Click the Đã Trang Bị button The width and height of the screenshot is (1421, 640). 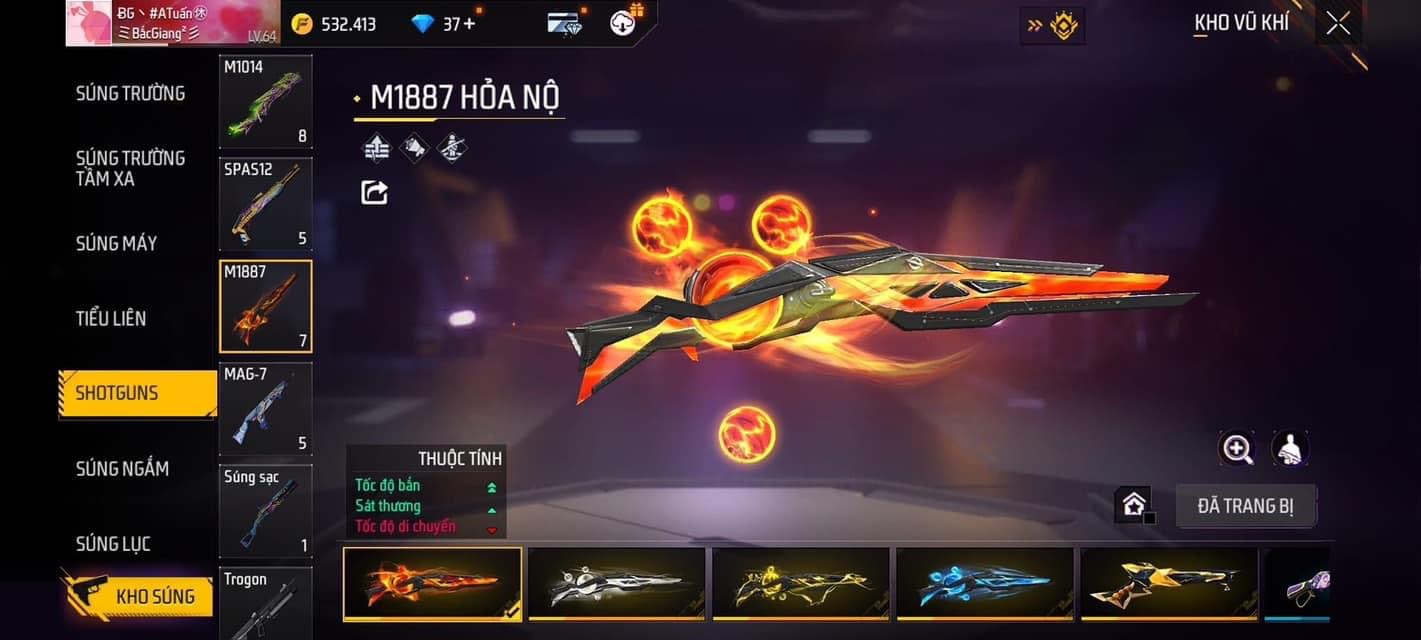click(1245, 506)
